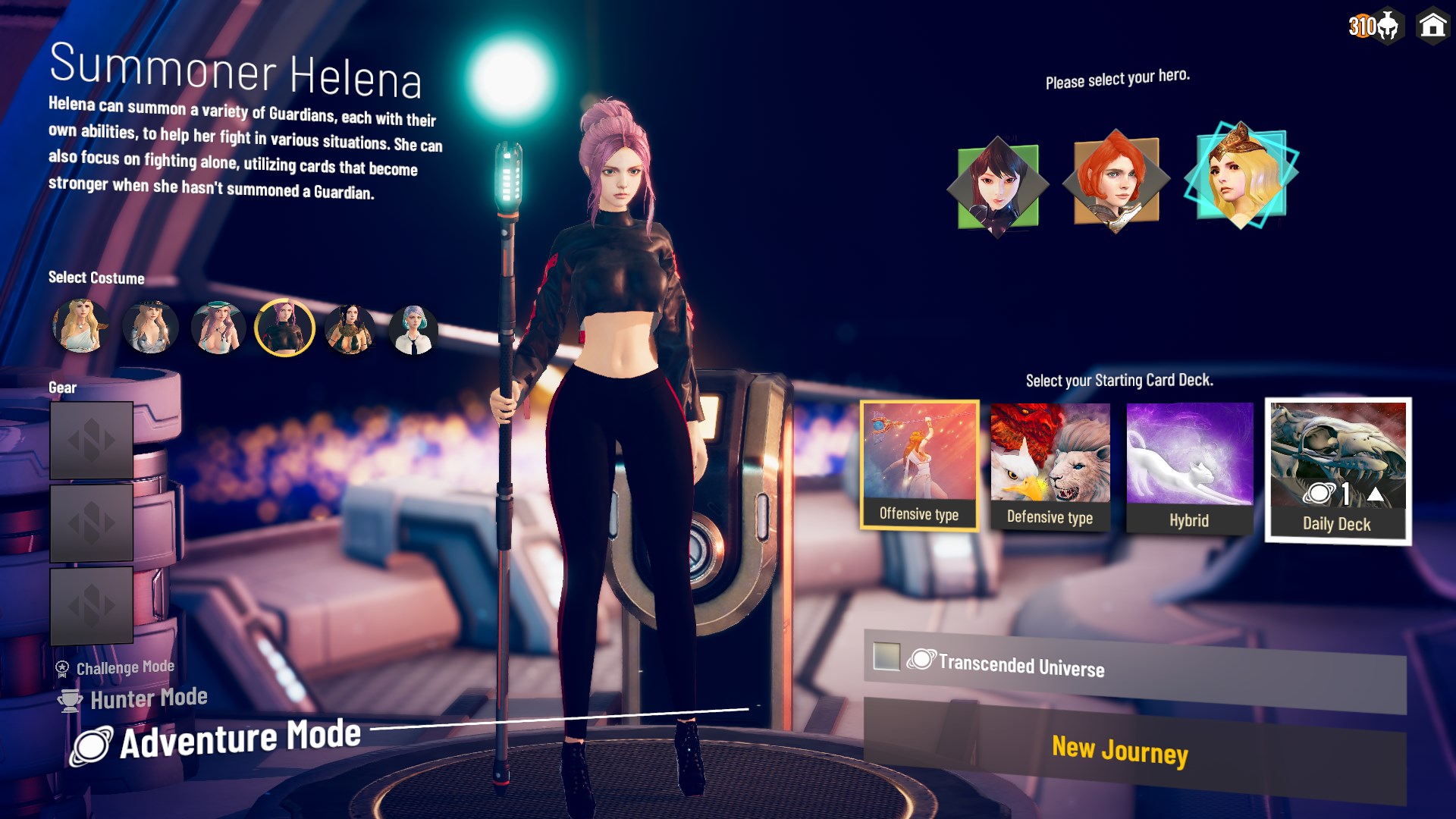This screenshot has height=819, width=1456.
Task: Open the bottom Gear slot
Action: click(92, 604)
